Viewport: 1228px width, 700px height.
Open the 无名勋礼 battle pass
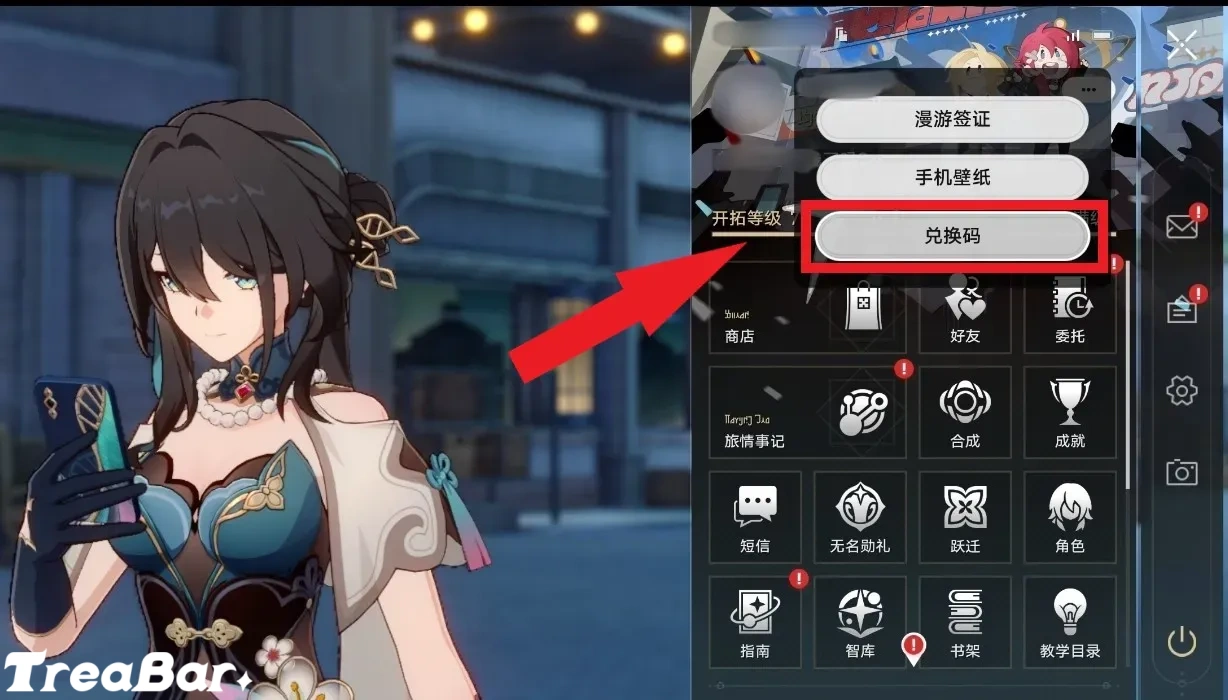[x=860, y=517]
